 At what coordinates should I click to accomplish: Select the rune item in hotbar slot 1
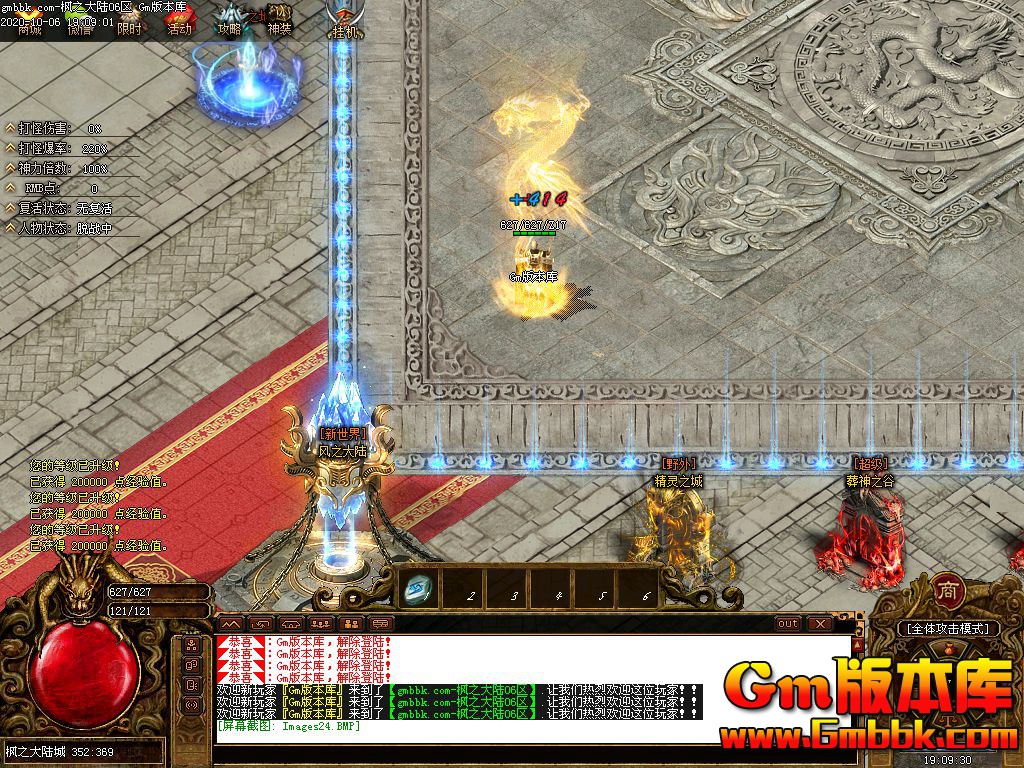[x=414, y=591]
